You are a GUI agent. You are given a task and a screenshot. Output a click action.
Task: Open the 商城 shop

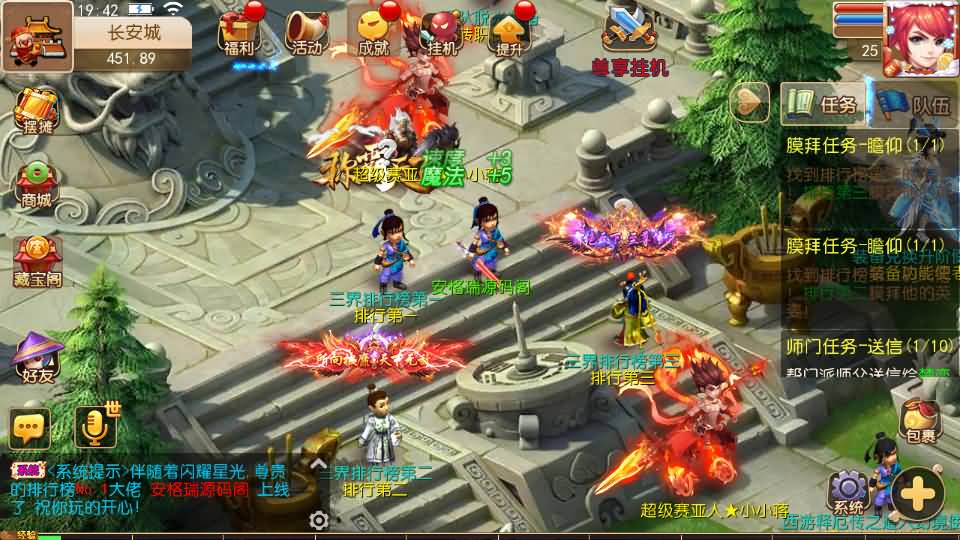coord(37,185)
